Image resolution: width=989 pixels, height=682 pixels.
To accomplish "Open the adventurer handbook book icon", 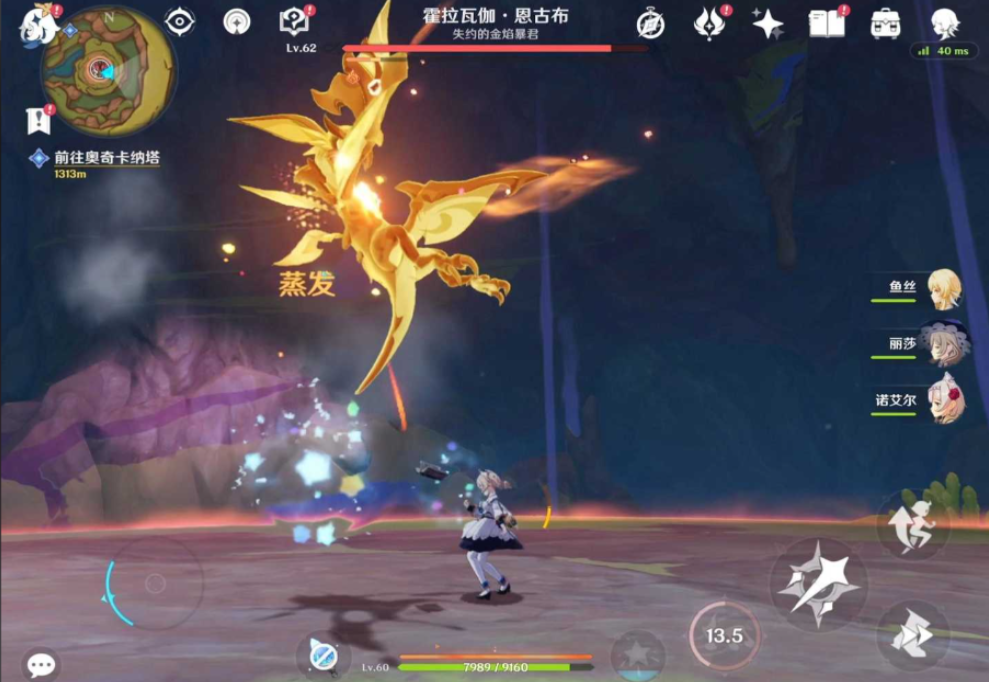I will click(x=827, y=22).
